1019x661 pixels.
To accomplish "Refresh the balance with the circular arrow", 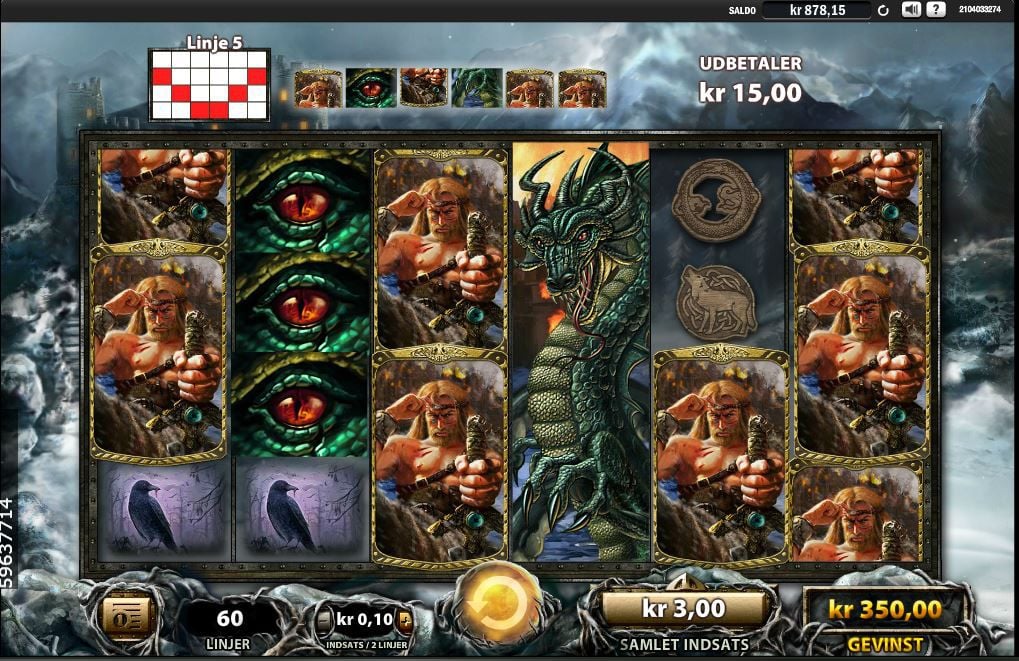I will tap(883, 10).
